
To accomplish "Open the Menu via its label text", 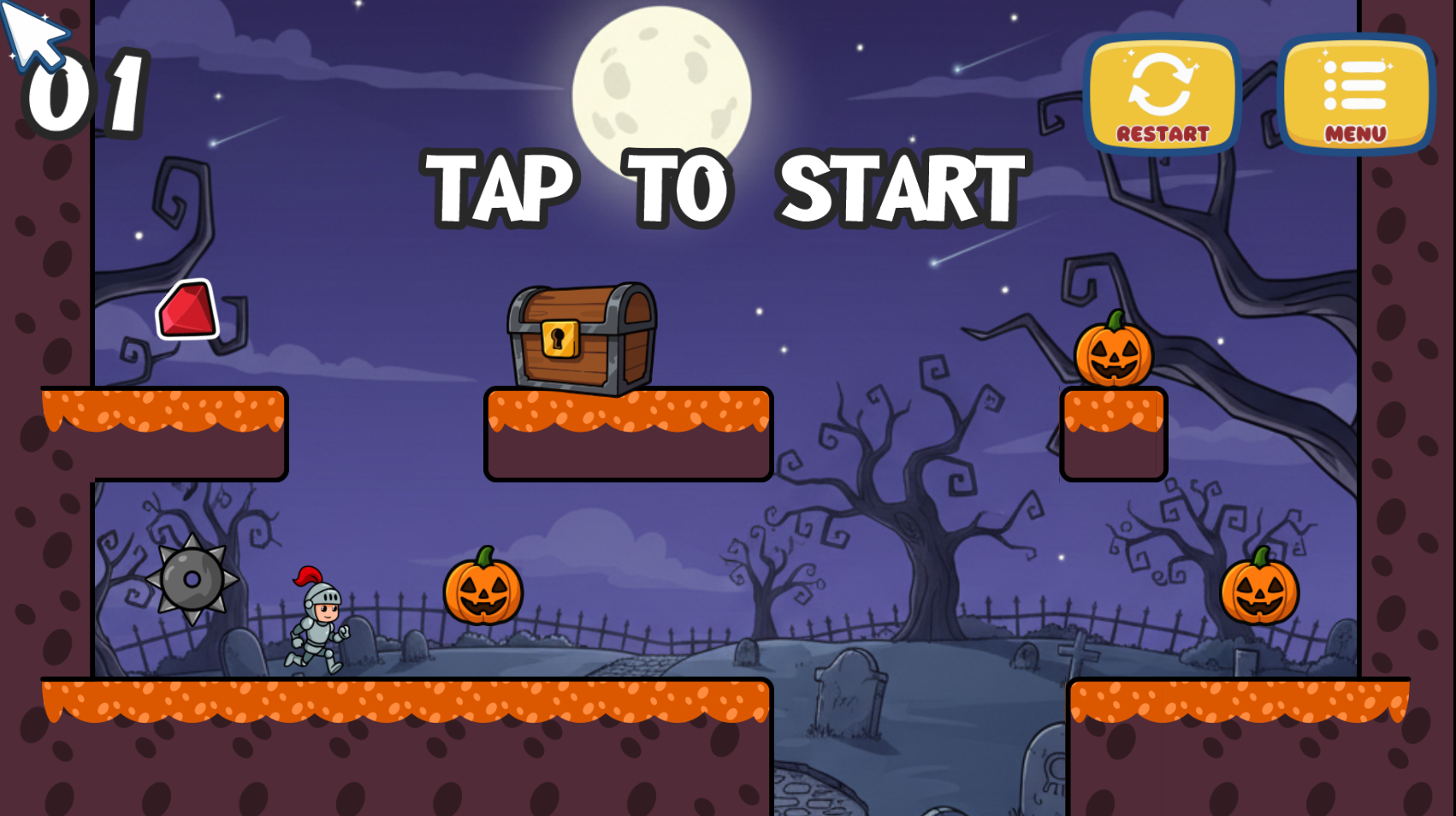I will [1355, 133].
